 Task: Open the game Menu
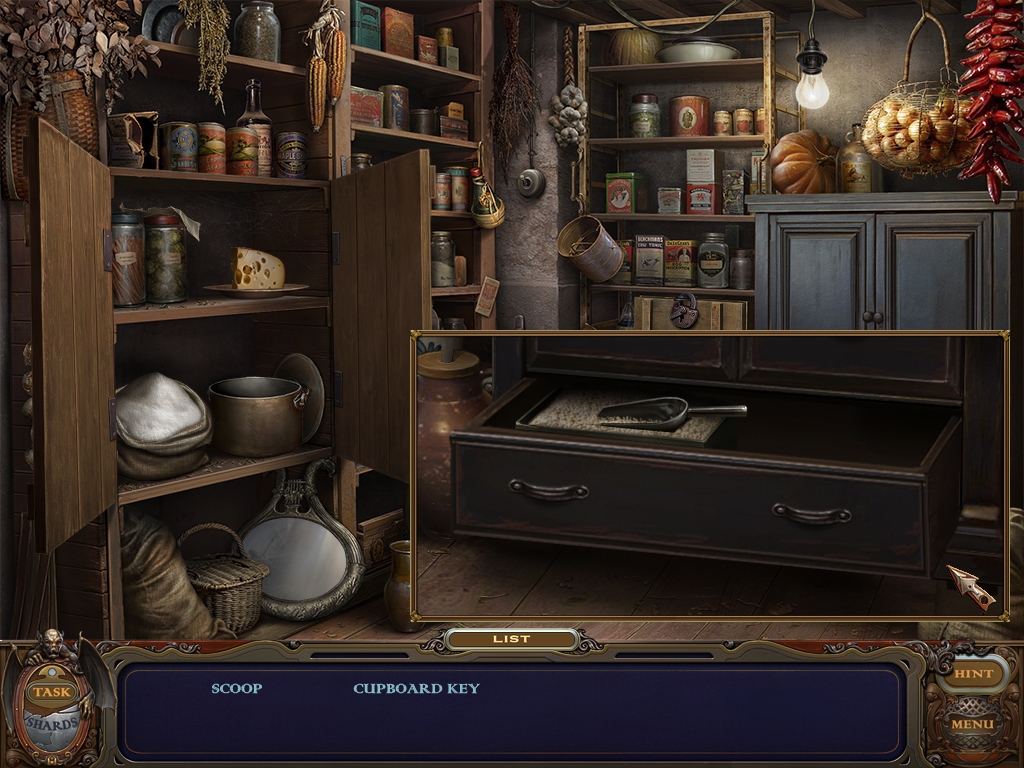[x=972, y=724]
